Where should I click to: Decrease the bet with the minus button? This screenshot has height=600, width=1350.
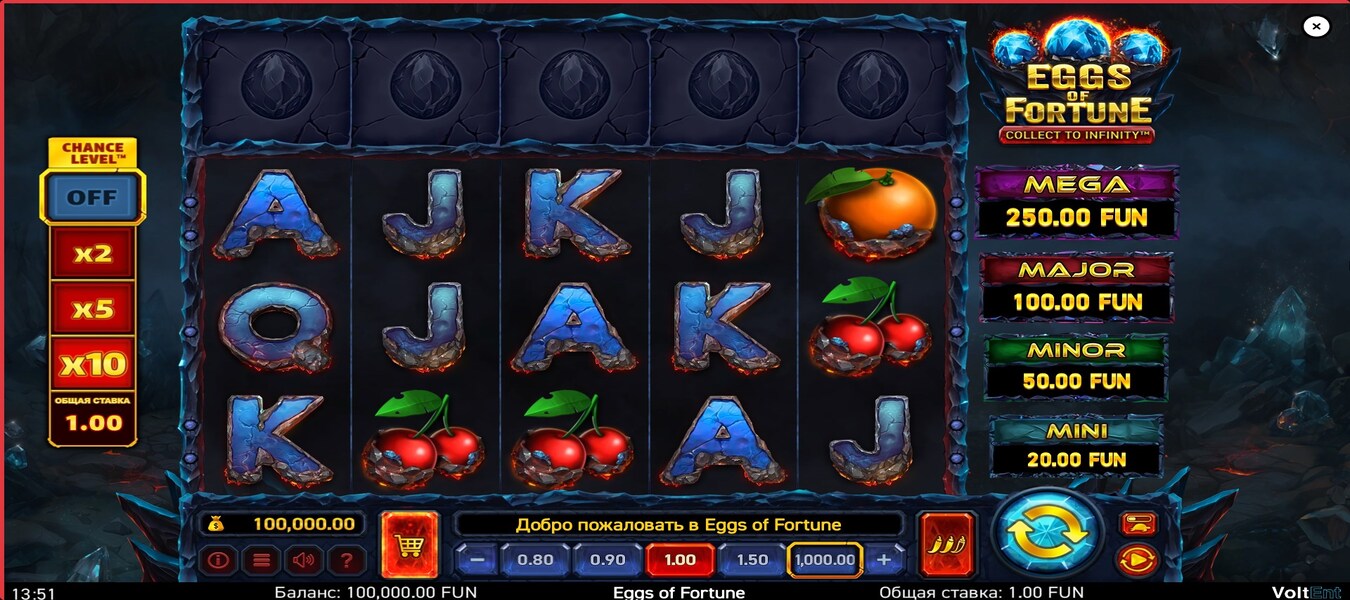477,560
